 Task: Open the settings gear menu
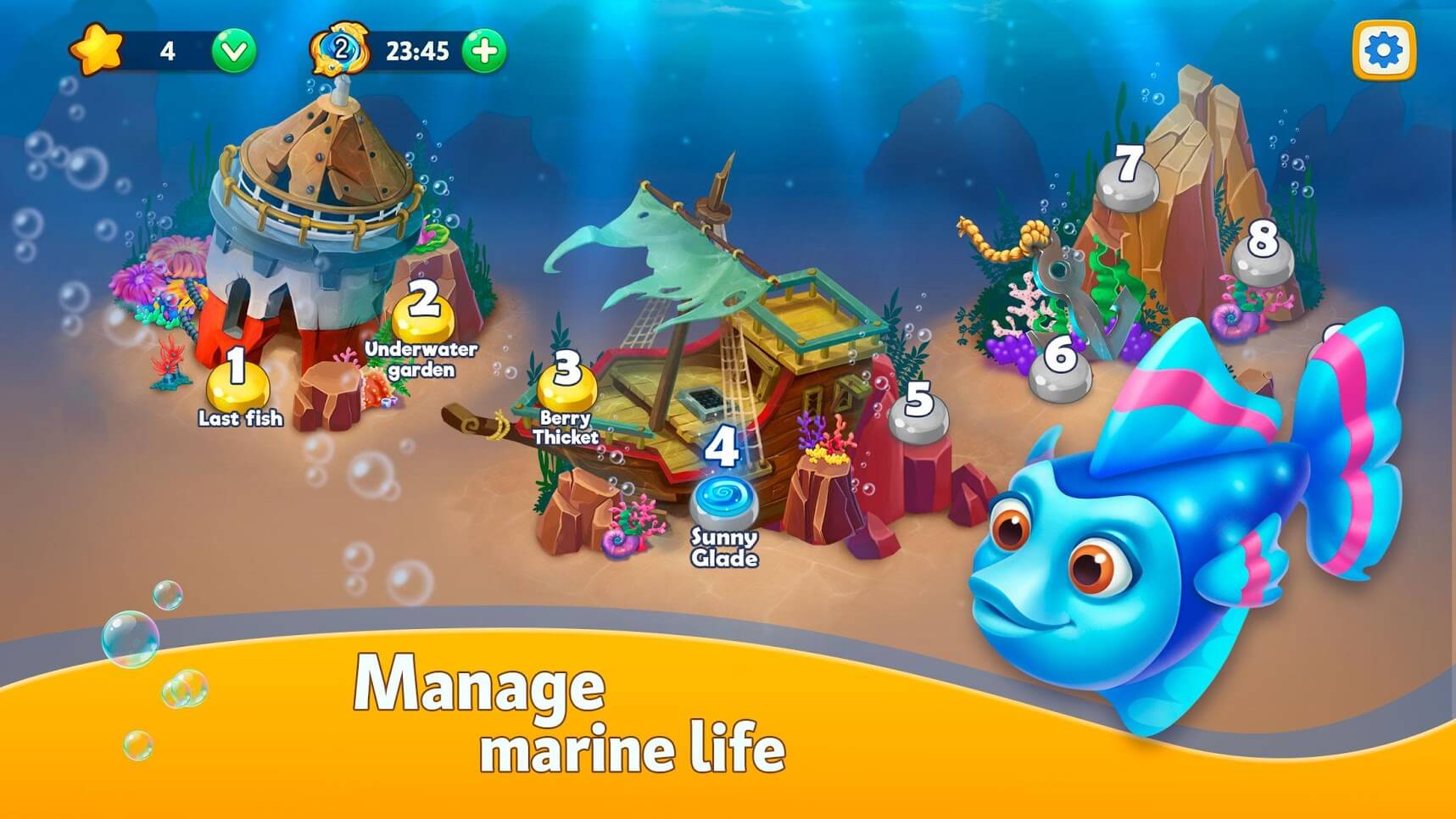coord(1383,51)
